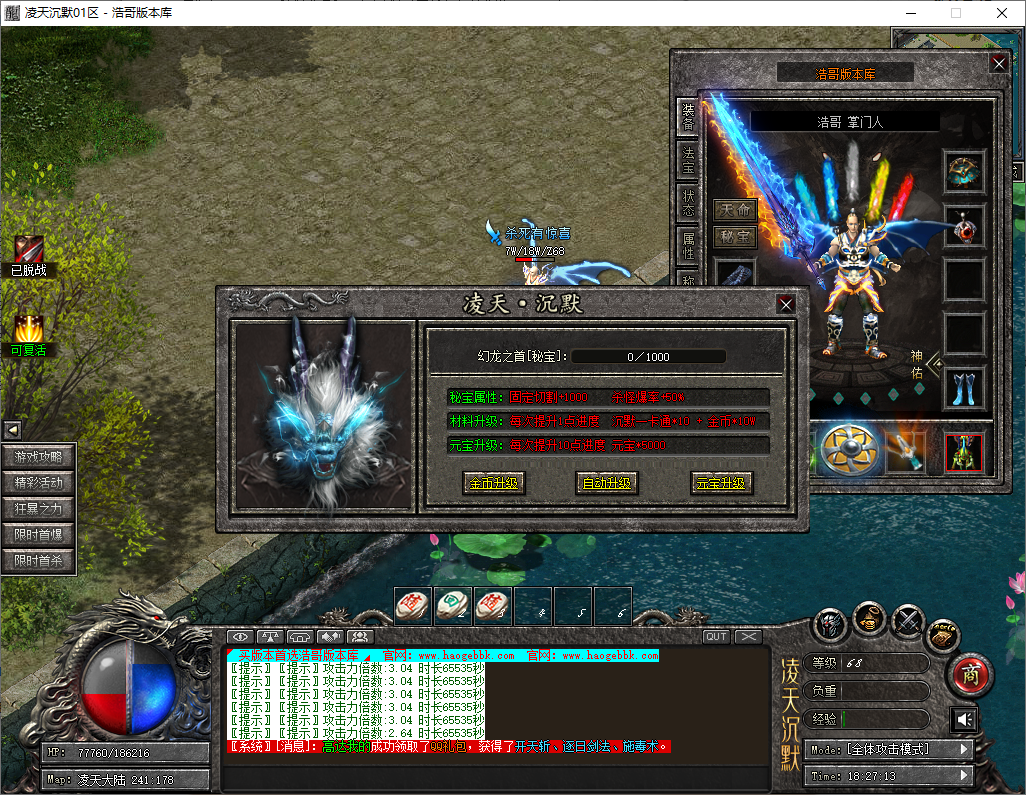Toggle the sound speaker button
This screenshot has height=795, width=1026.
964,720
